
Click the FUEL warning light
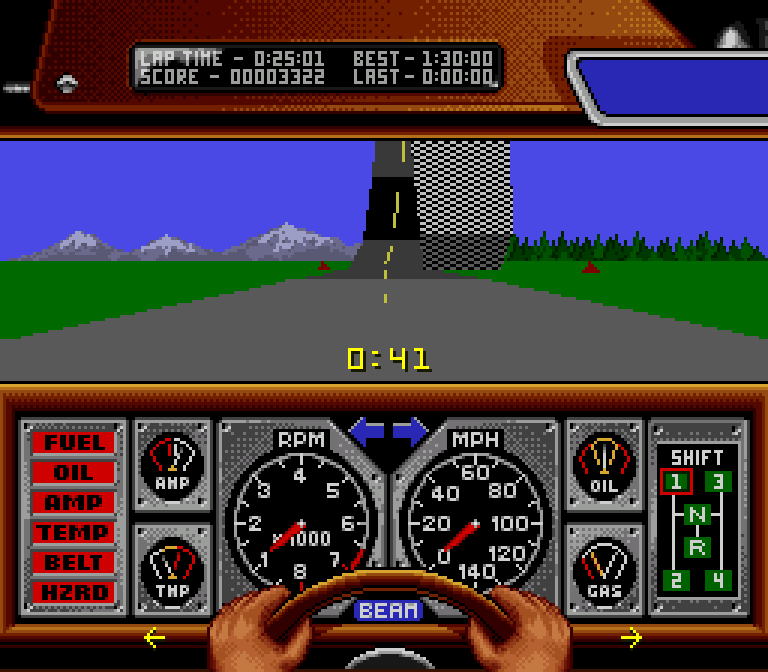(73, 442)
